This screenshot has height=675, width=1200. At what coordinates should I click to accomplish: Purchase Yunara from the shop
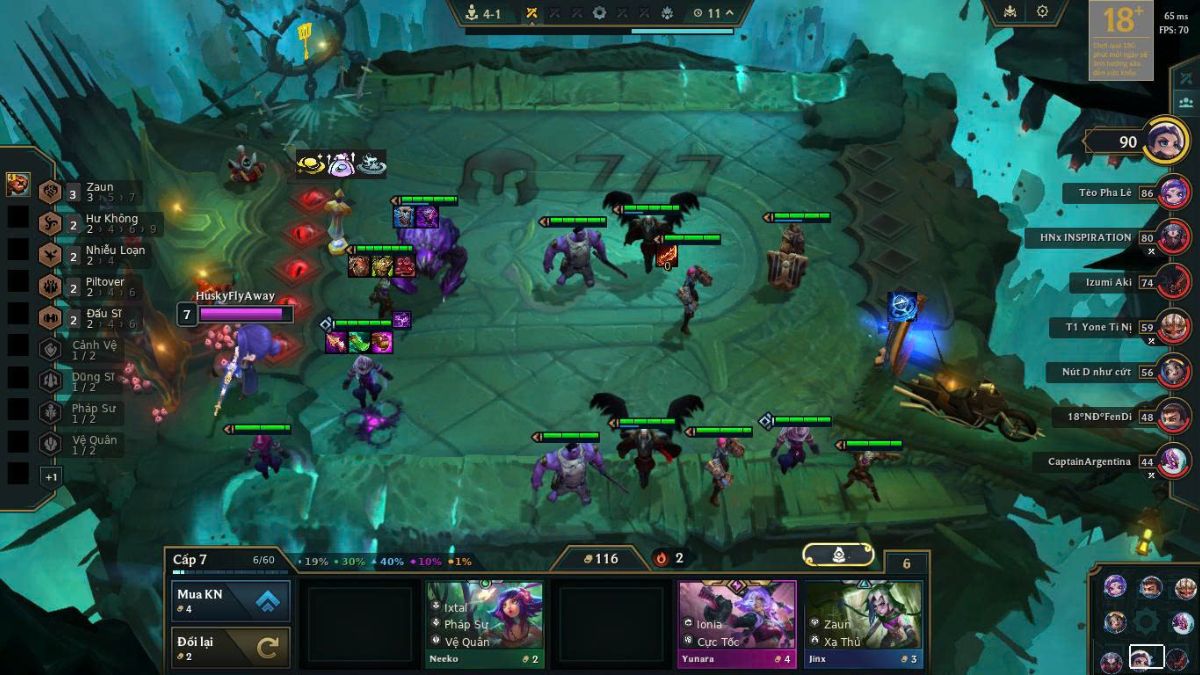click(x=737, y=624)
